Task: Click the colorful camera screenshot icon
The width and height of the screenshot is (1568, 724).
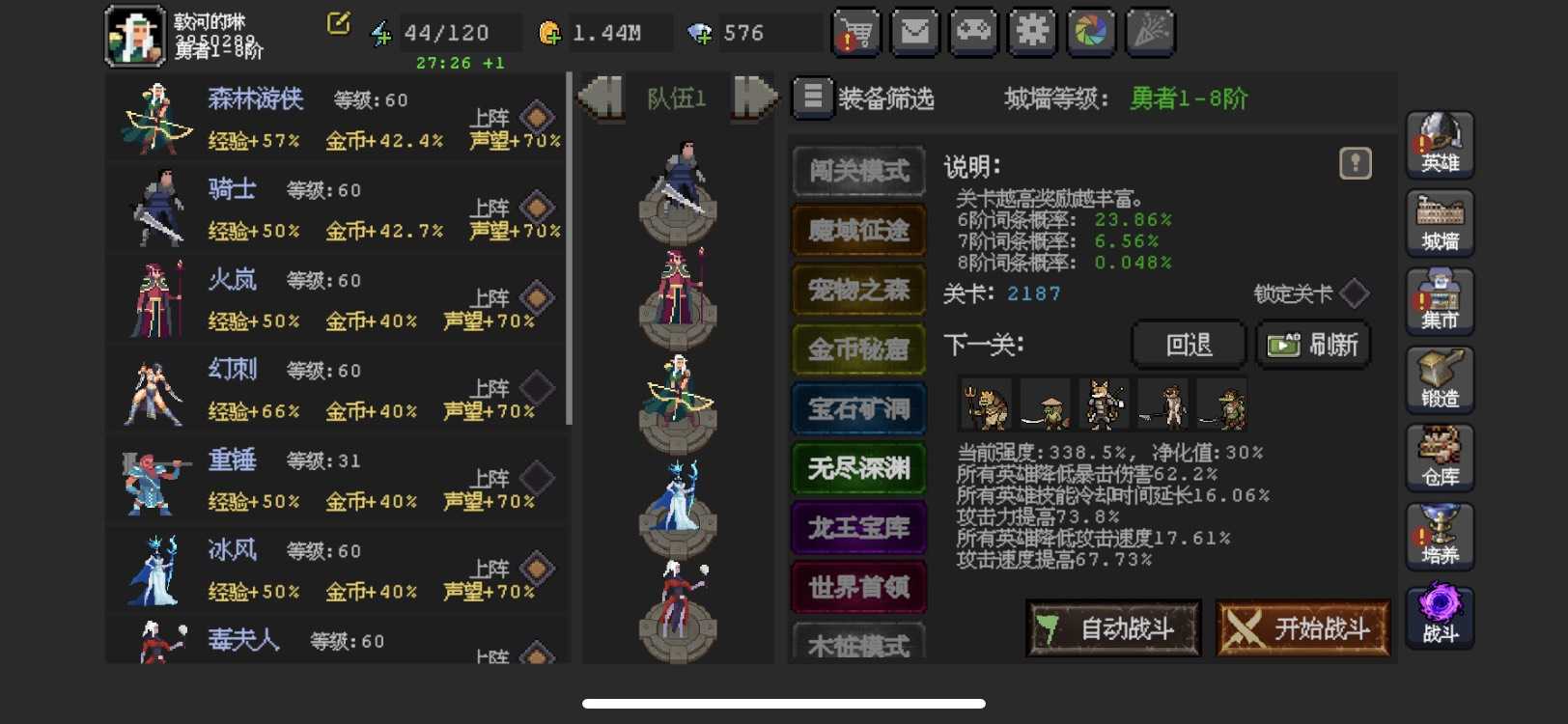Action: pos(1090,32)
